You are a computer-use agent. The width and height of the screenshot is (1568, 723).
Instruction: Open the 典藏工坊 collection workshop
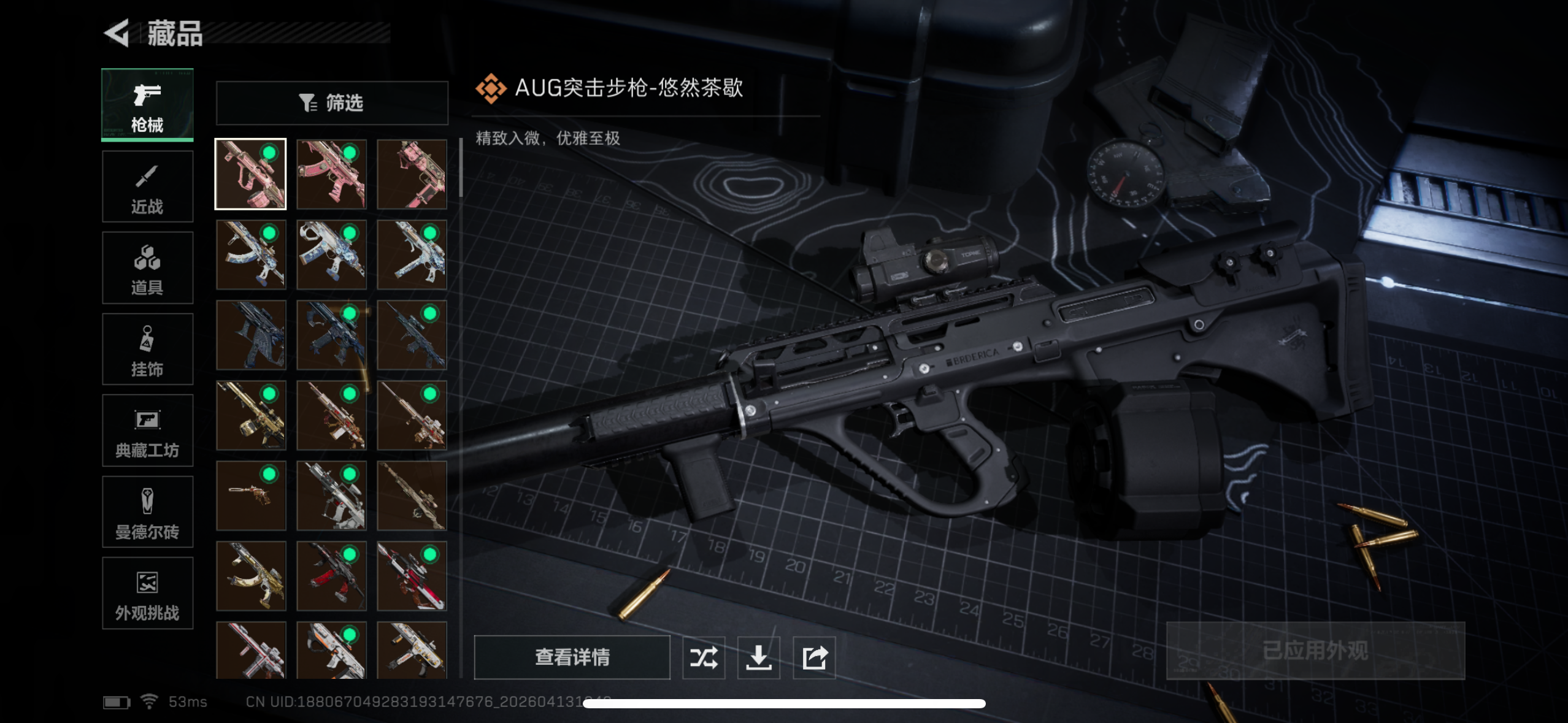(x=147, y=431)
